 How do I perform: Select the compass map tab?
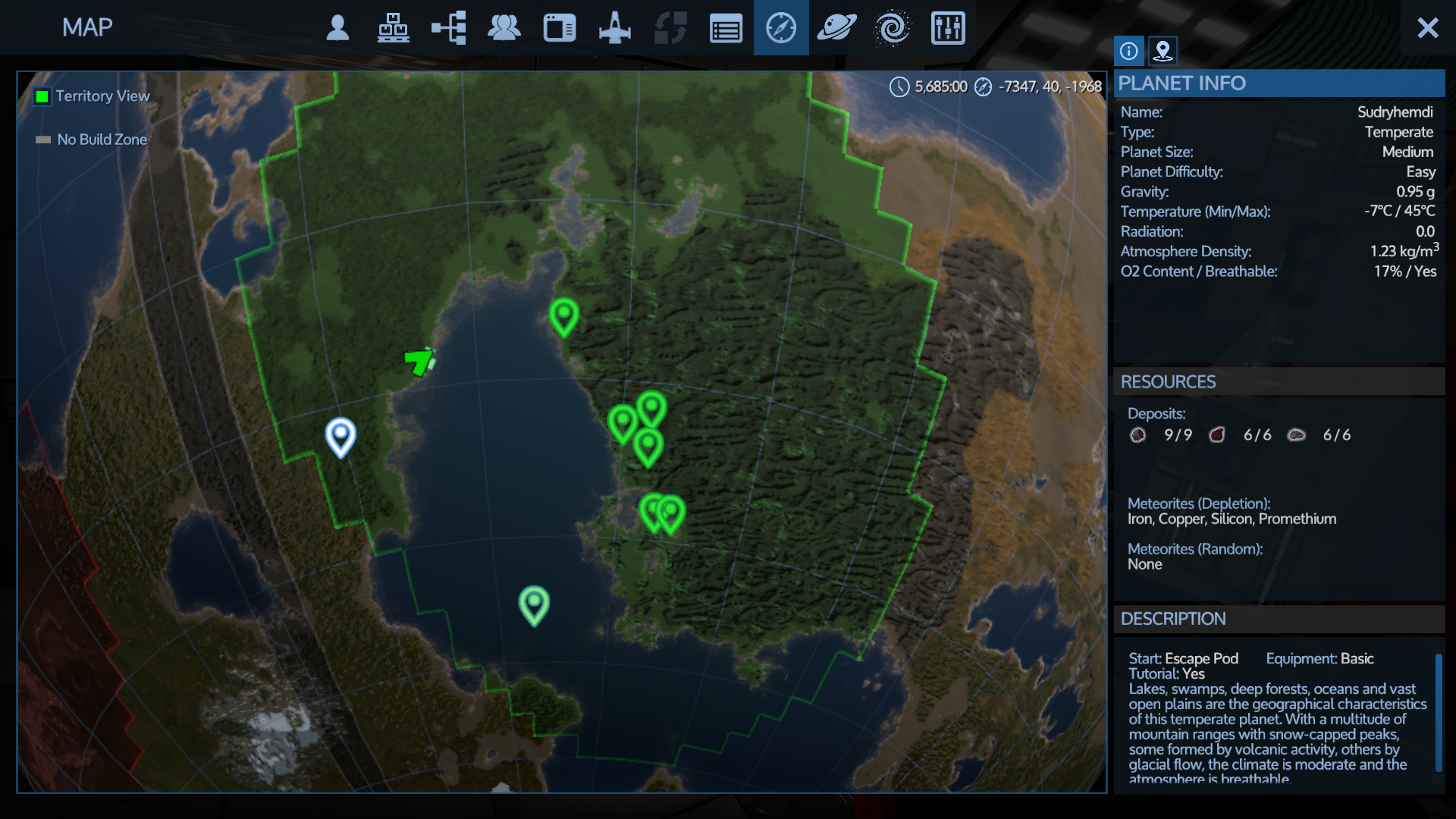781,28
